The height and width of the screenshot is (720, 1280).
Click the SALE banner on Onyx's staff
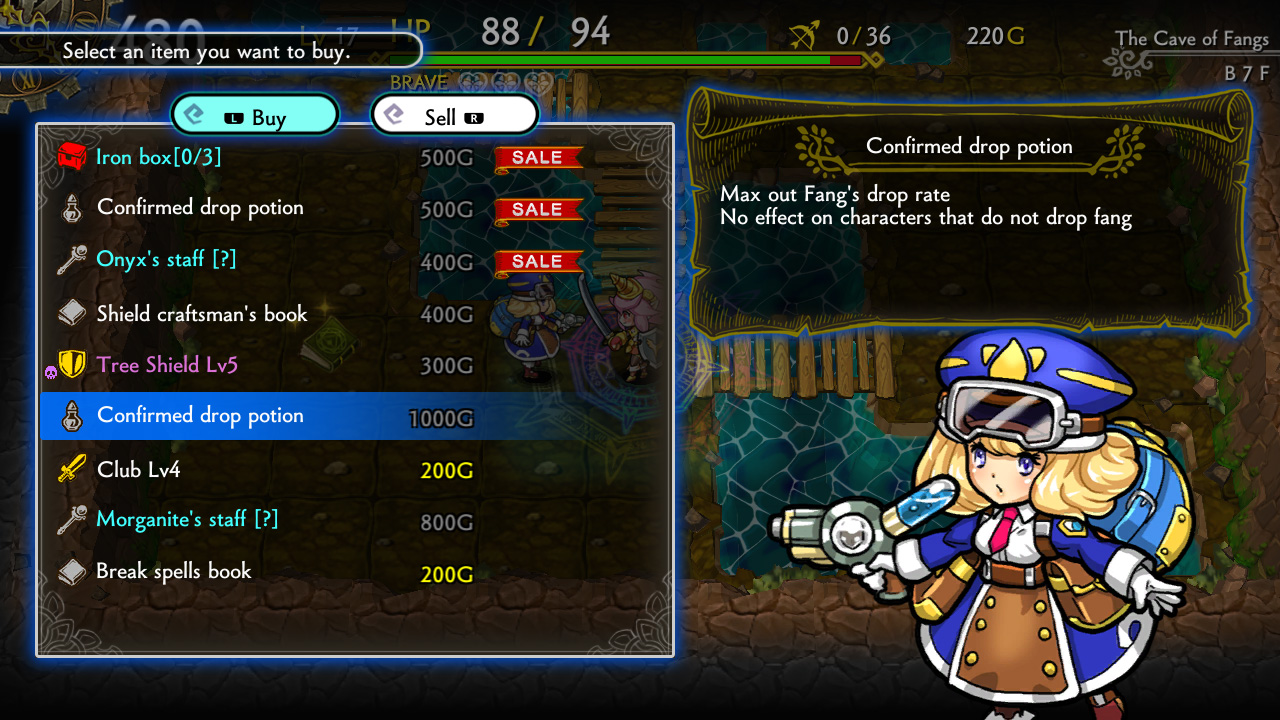[538, 261]
